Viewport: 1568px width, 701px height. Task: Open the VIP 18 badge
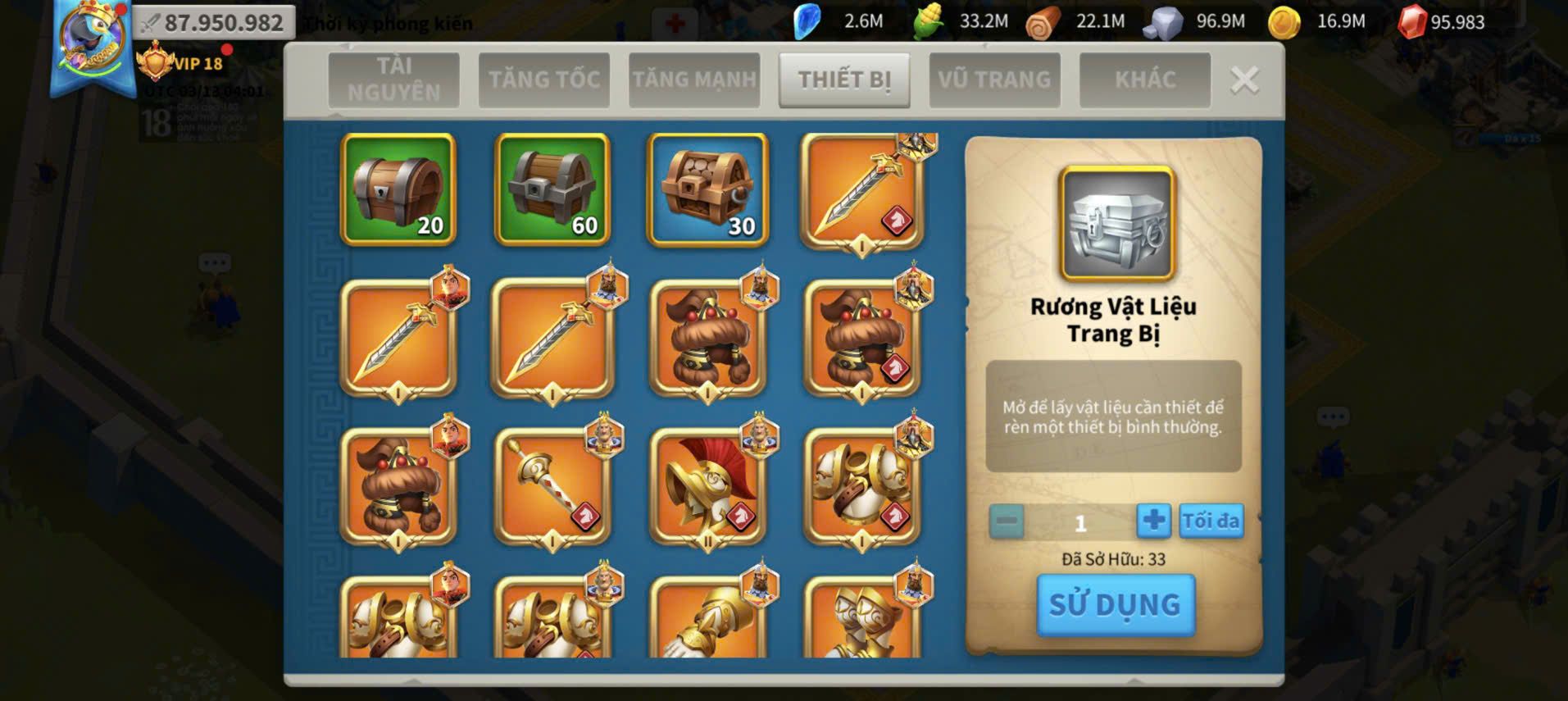[x=180, y=63]
